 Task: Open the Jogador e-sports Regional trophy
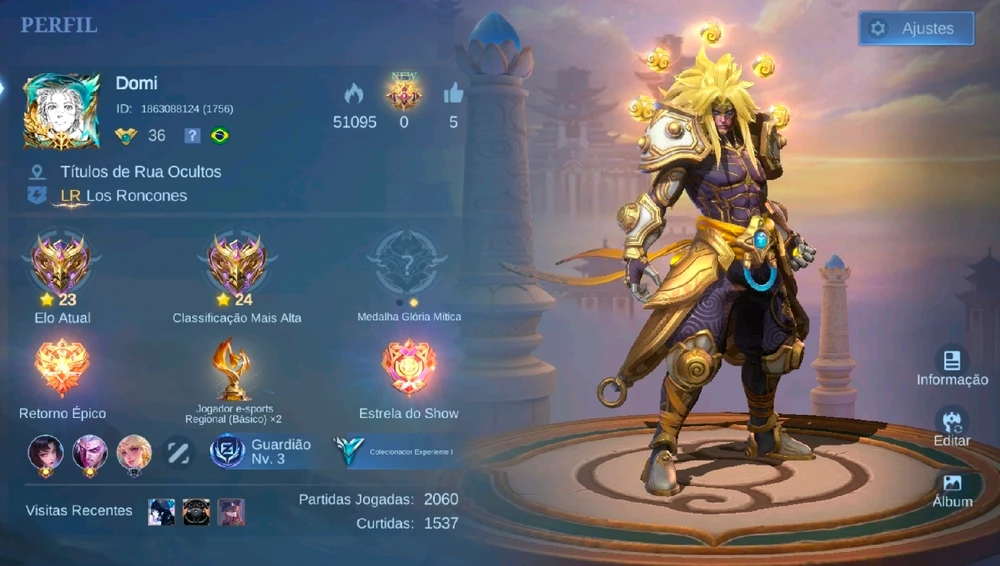click(x=233, y=368)
